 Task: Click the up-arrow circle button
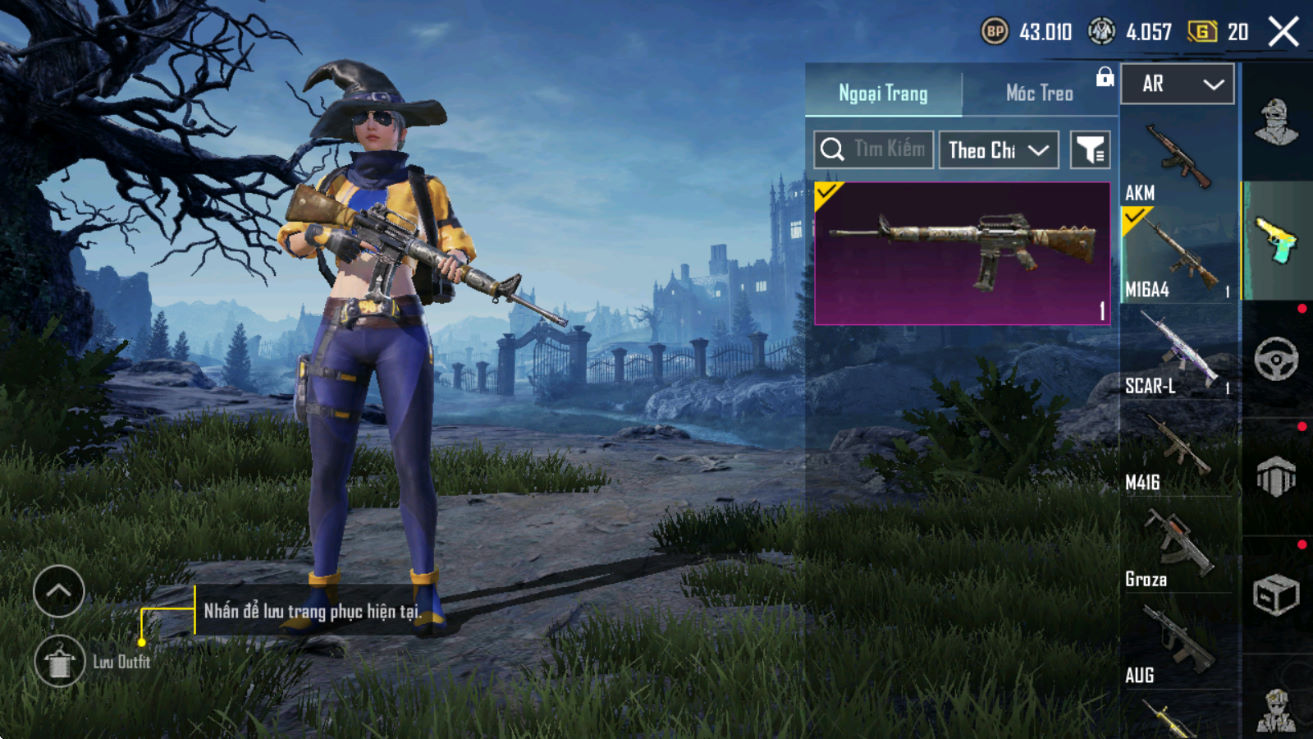(x=58, y=591)
